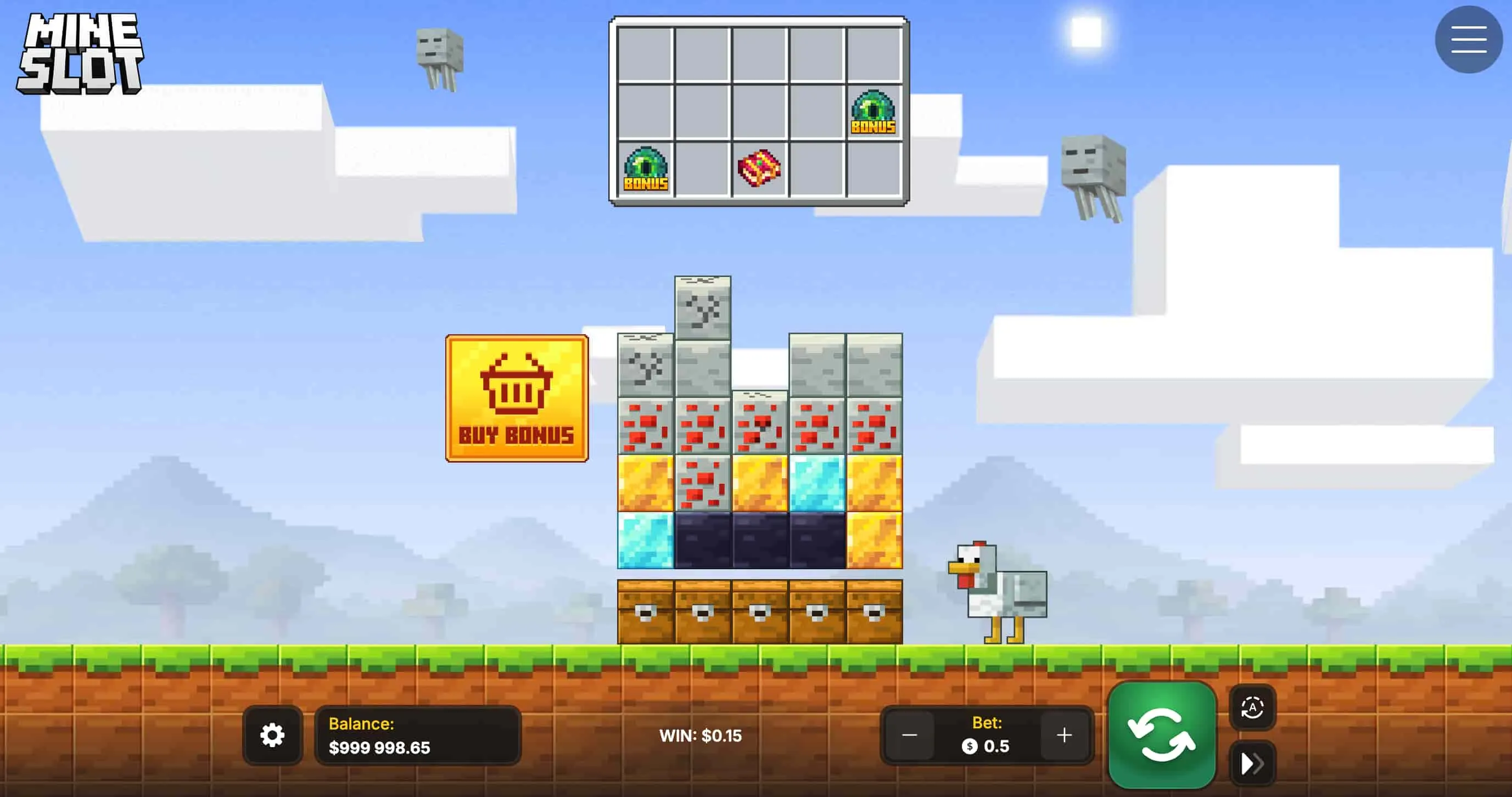The image size is (1512, 797).
Task: Enable autoplay mode
Action: coord(1253,709)
